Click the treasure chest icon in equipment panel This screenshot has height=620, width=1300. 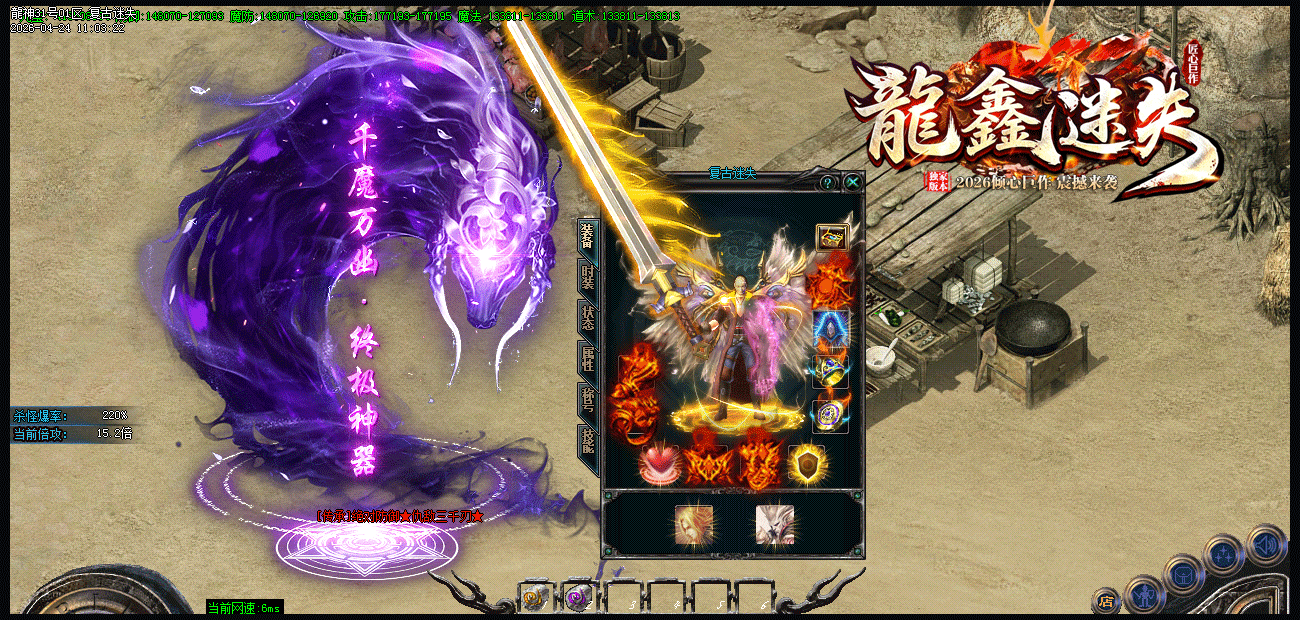click(832, 237)
